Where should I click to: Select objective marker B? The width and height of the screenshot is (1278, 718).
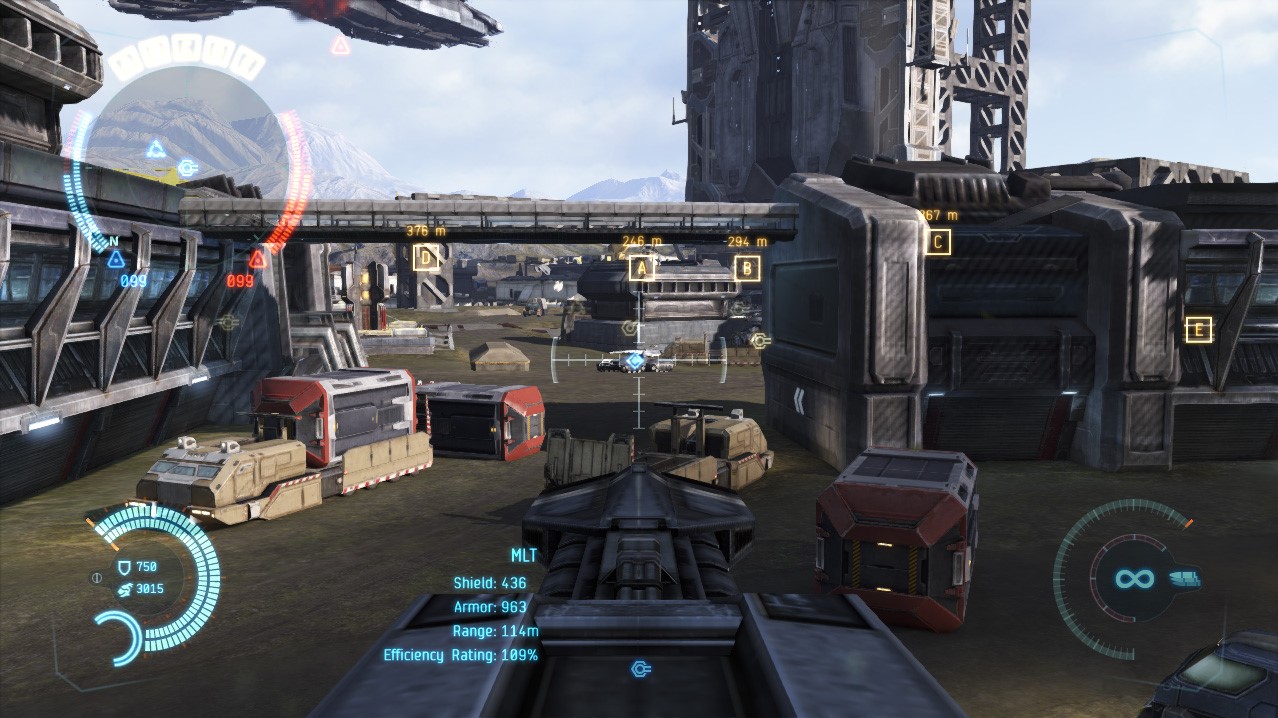[x=746, y=268]
